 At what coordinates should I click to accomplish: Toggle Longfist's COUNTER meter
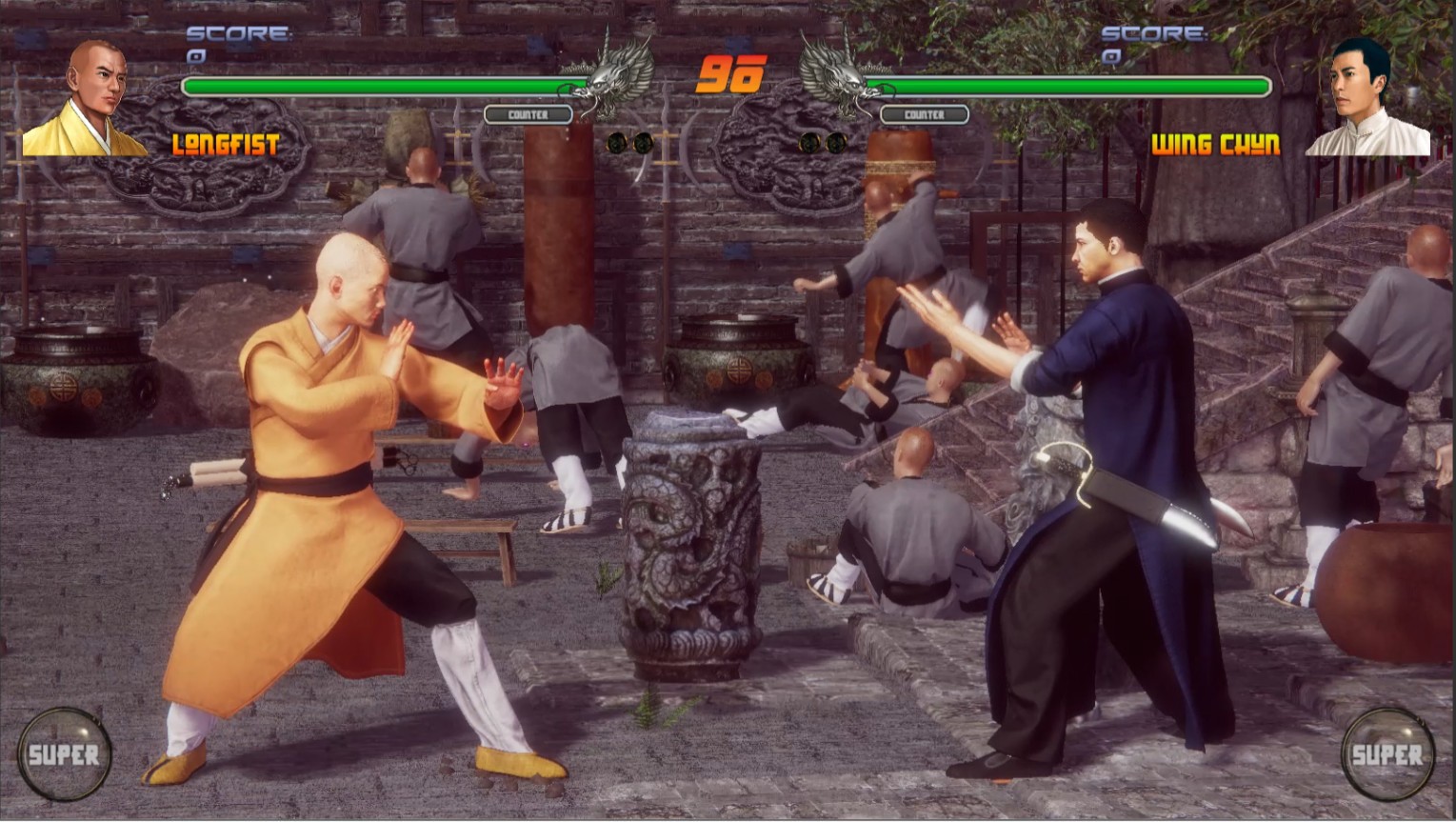pos(527,113)
